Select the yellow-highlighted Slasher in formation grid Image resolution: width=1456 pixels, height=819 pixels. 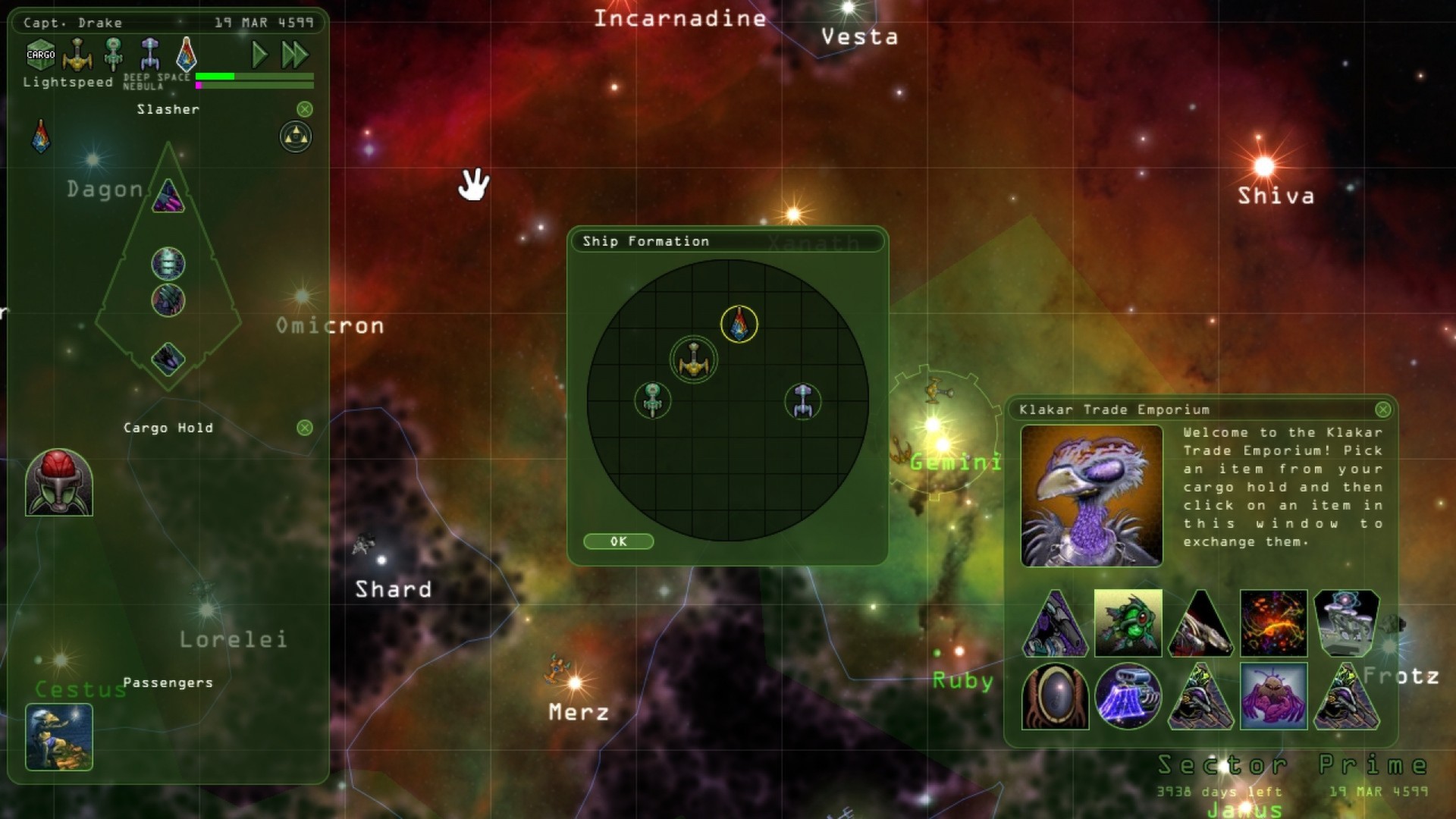coord(738,325)
